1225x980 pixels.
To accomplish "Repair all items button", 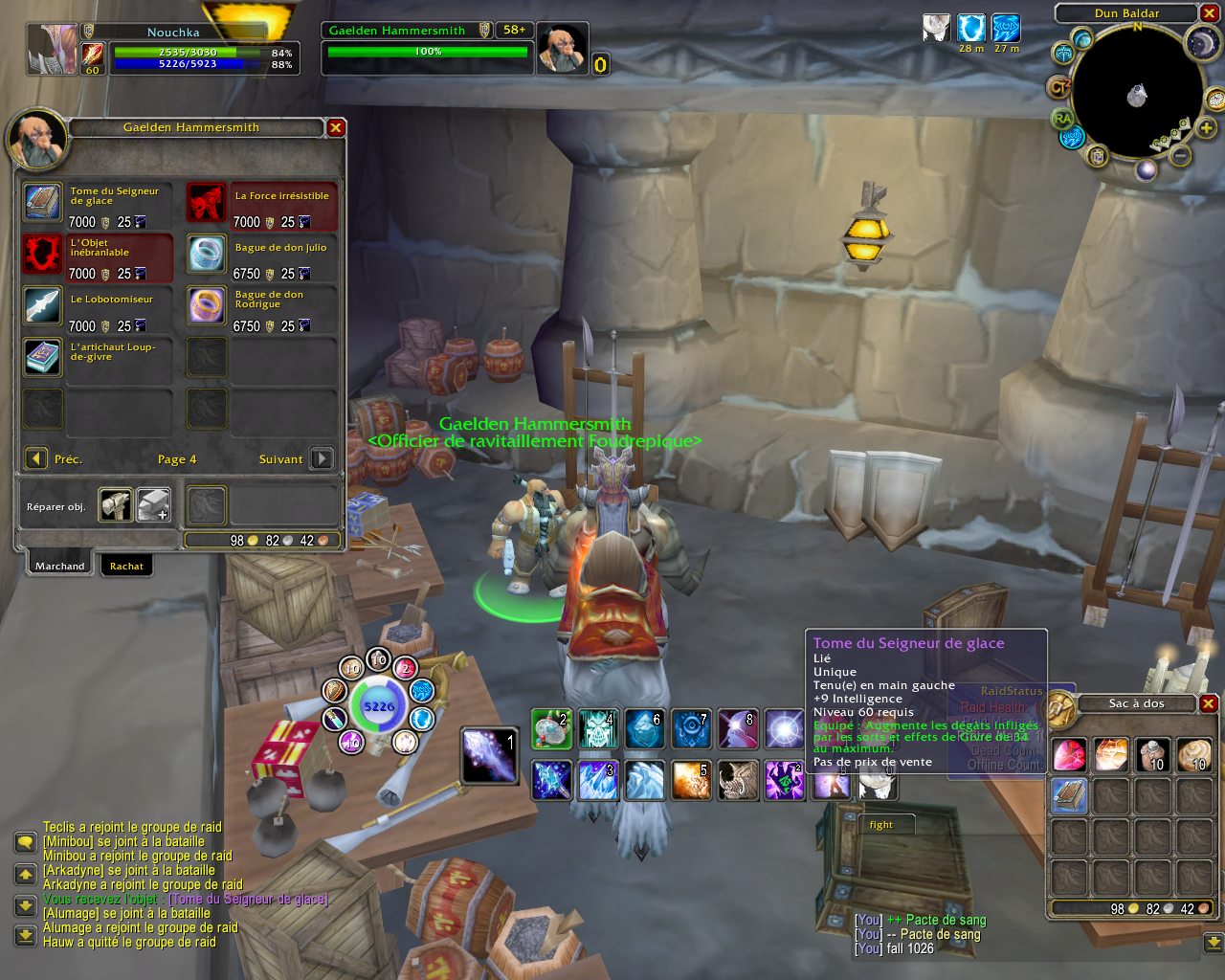I will [x=153, y=505].
